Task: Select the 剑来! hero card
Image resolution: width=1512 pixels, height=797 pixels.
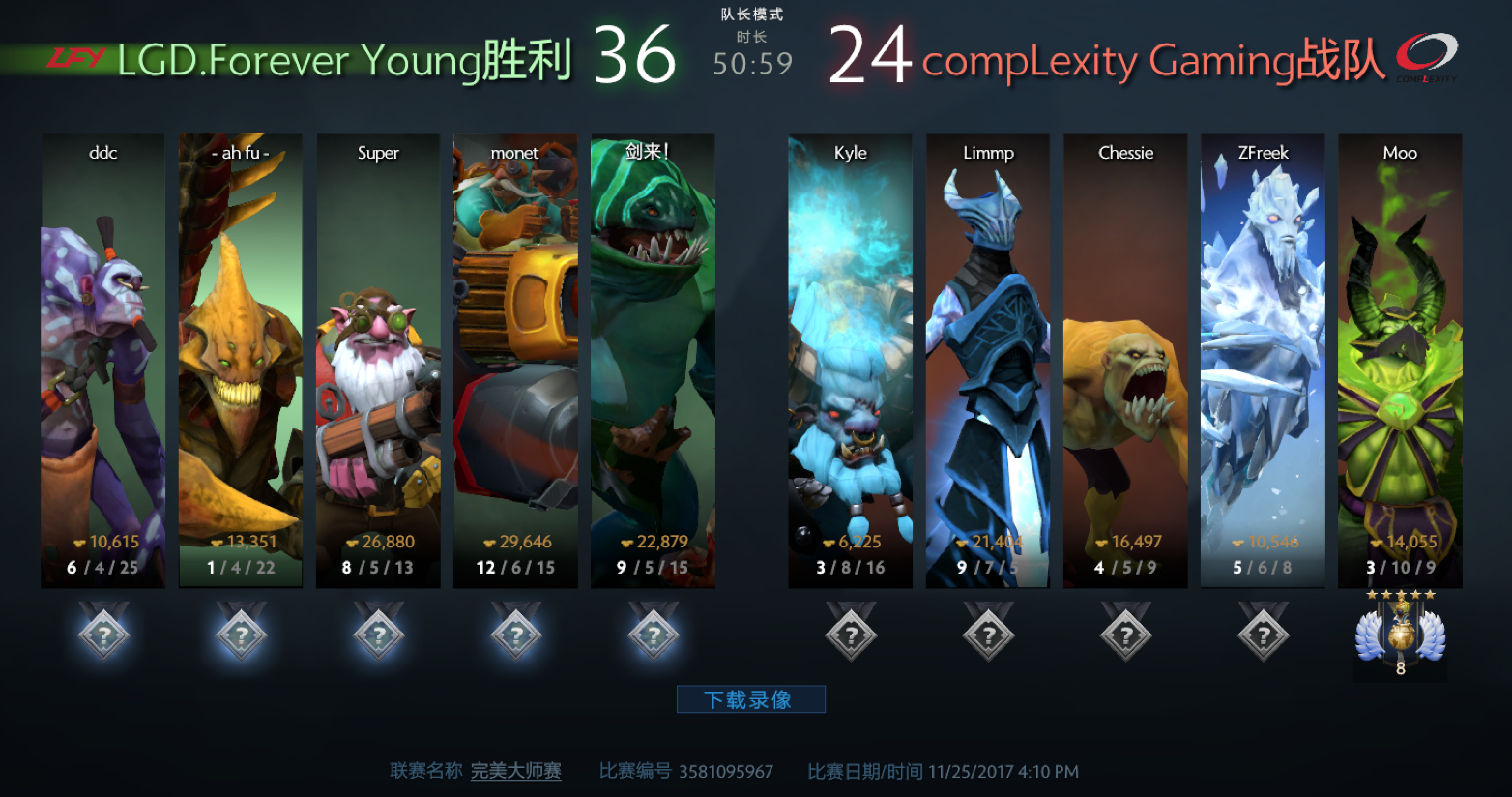Action: [653, 360]
